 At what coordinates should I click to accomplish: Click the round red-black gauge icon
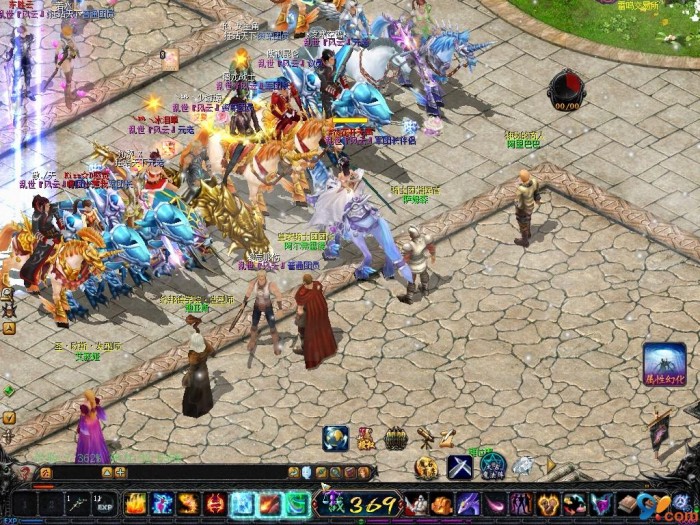(567, 90)
